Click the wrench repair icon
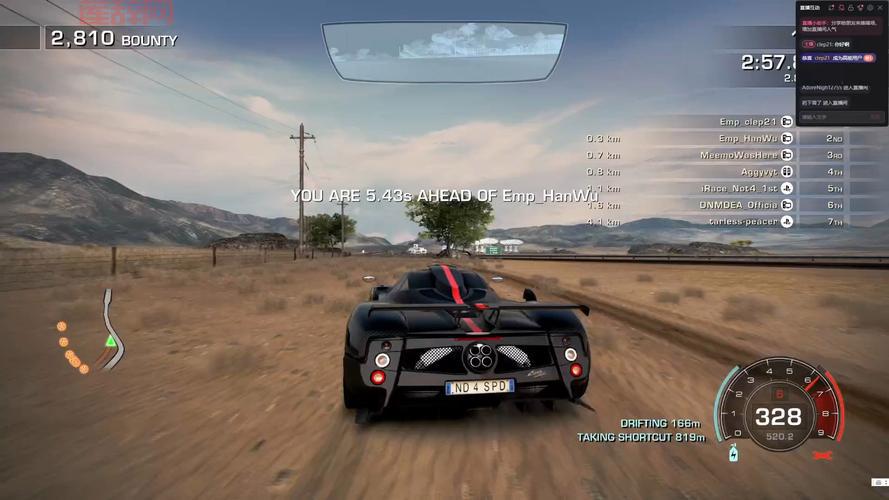889x500 pixels. (824, 456)
